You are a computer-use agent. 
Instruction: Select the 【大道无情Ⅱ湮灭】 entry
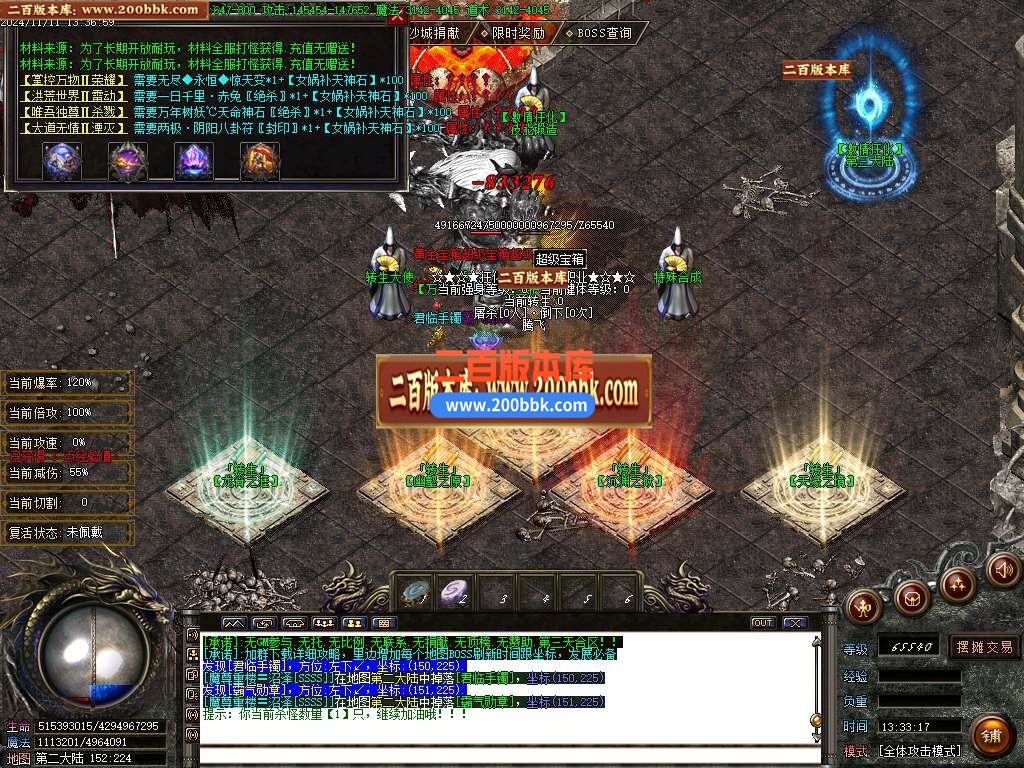pyautogui.click(x=73, y=128)
